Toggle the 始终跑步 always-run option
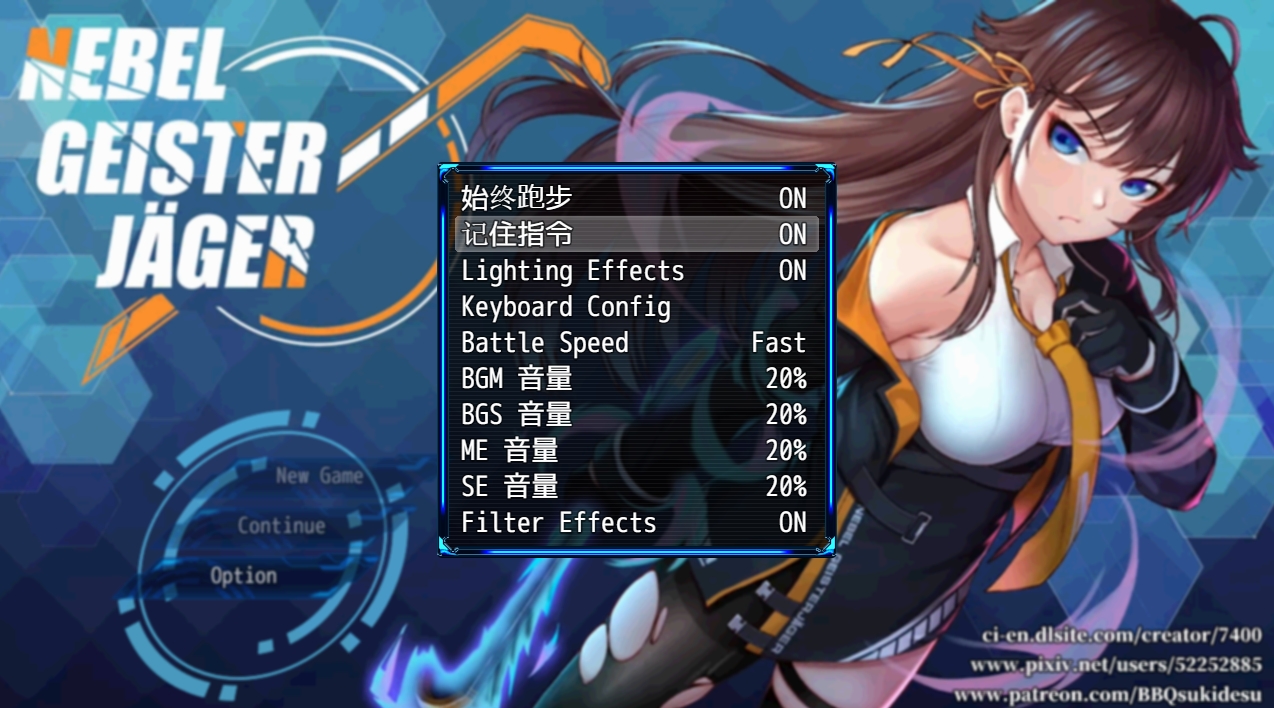The image size is (1274, 708). pos(636,198)
